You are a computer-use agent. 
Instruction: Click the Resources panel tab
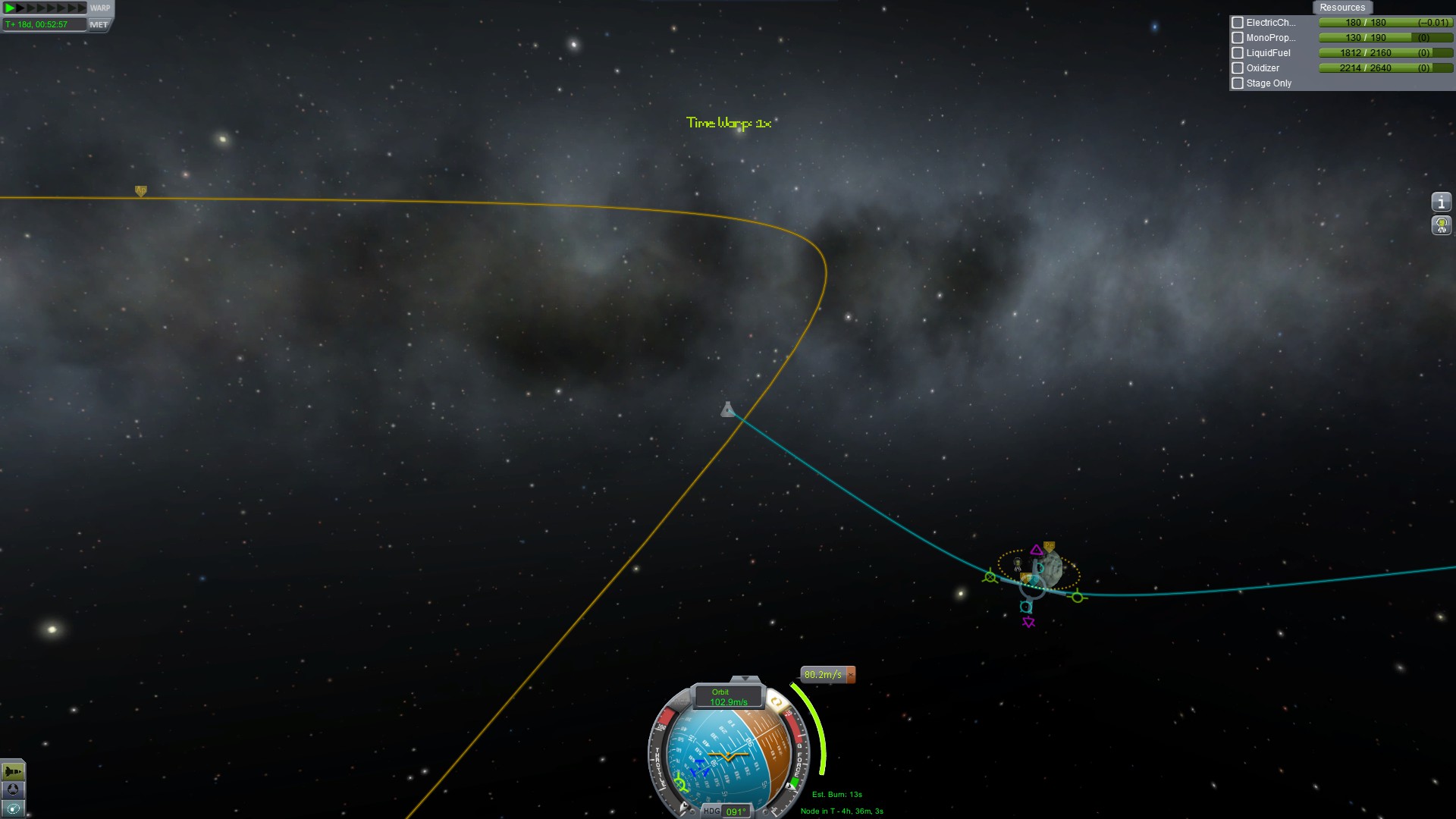(1341, 8)
